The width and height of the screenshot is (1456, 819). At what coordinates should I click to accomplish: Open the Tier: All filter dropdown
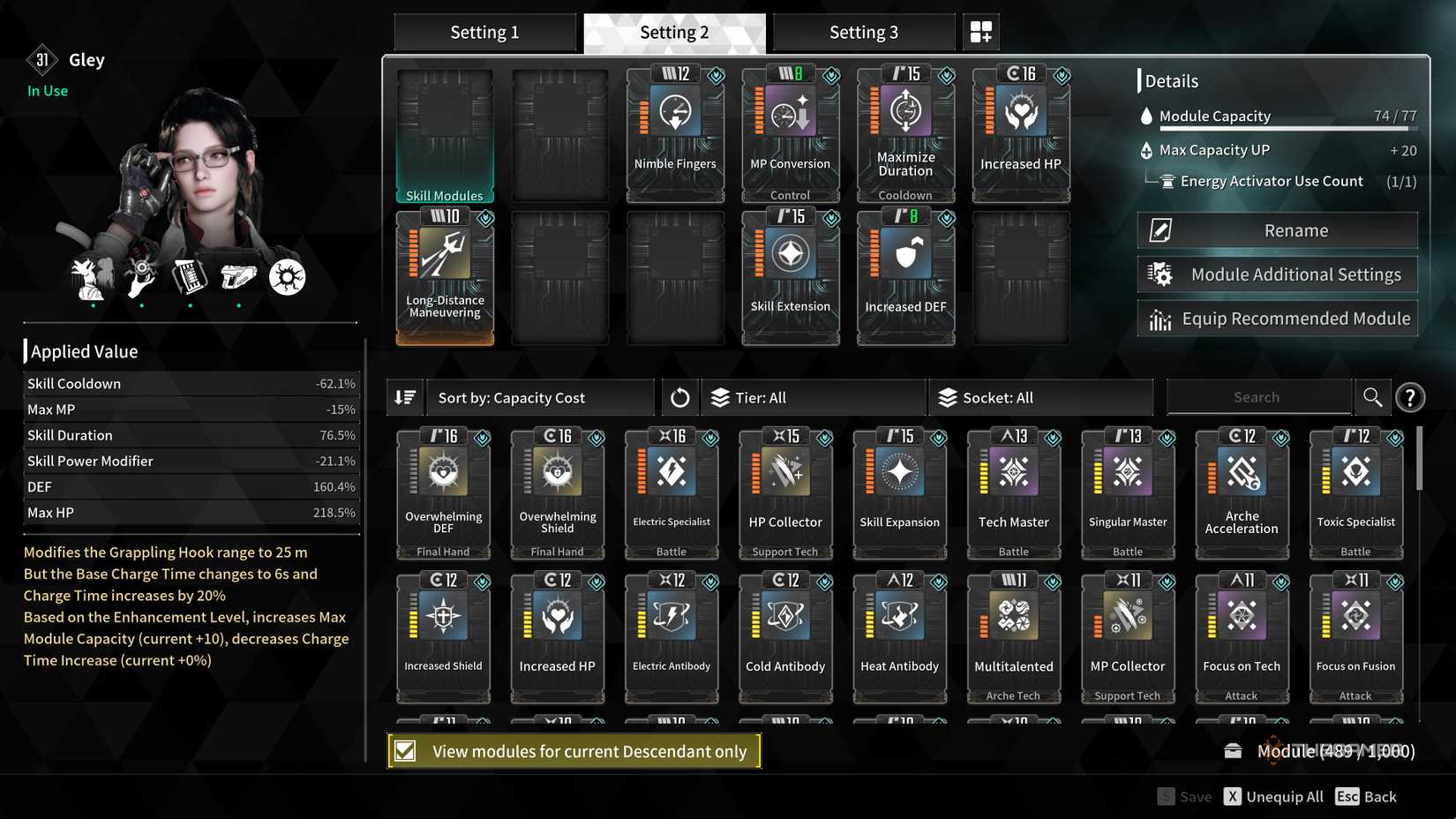click(813, 397)
